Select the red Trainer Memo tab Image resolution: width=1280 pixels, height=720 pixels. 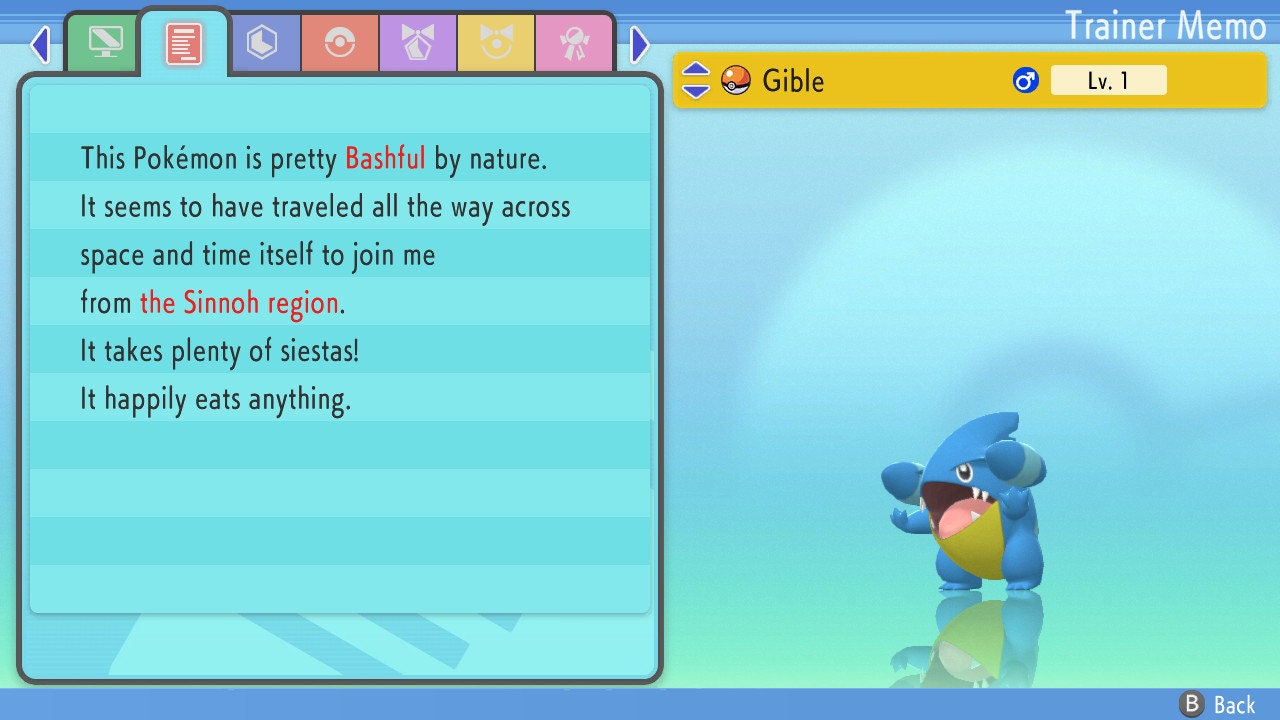(184, 43)
